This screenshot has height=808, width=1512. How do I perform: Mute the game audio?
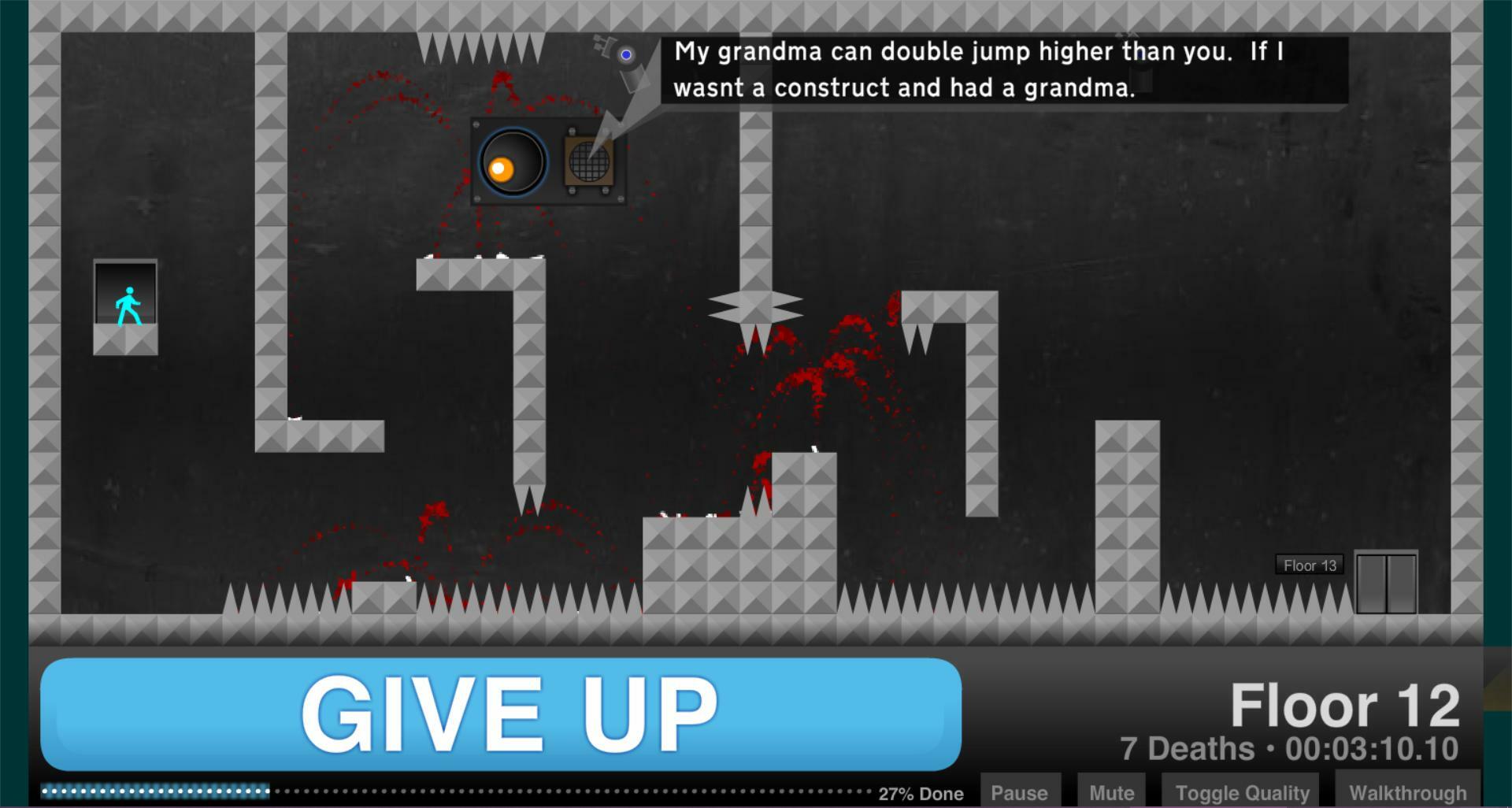(x=1110, y=794)
